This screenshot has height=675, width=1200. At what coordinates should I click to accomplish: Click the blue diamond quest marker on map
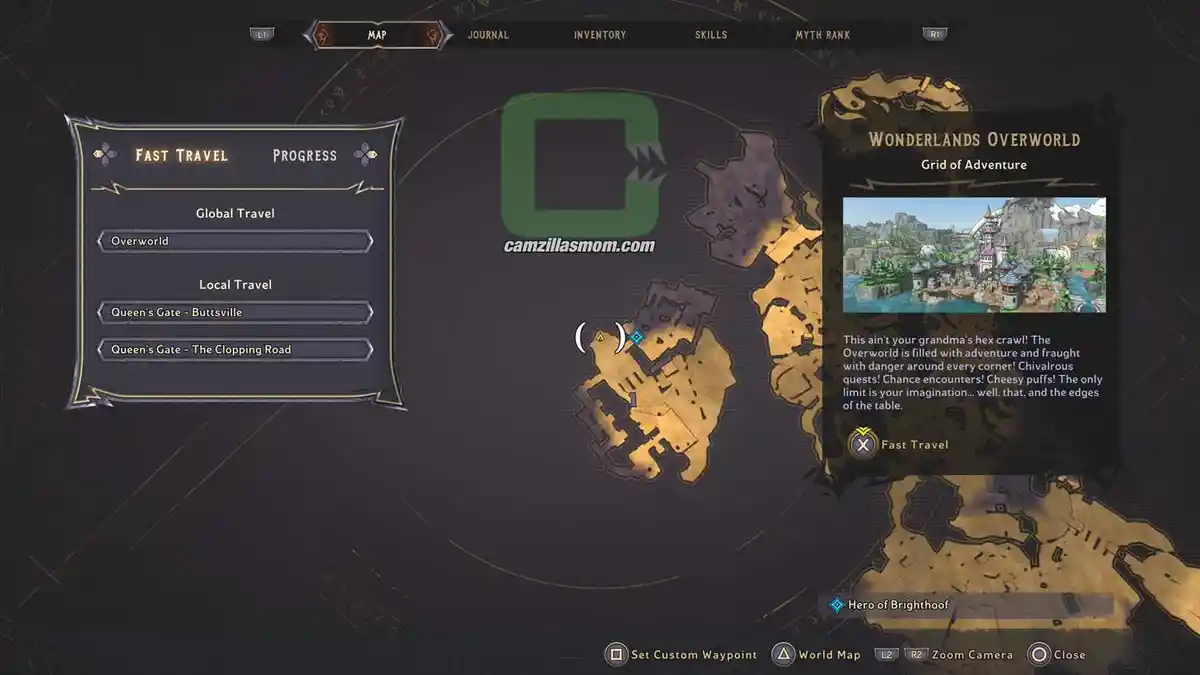click(636, 337)
